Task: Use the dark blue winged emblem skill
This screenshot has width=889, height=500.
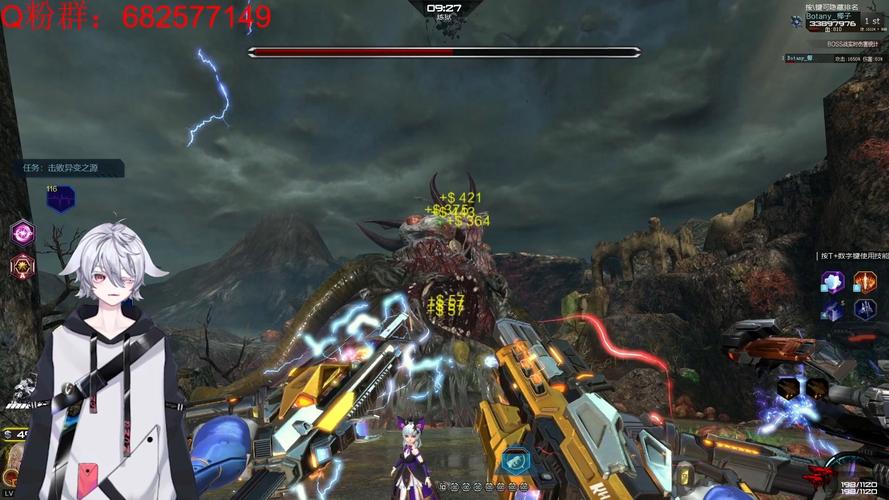Action: click(x=864, y=310)
